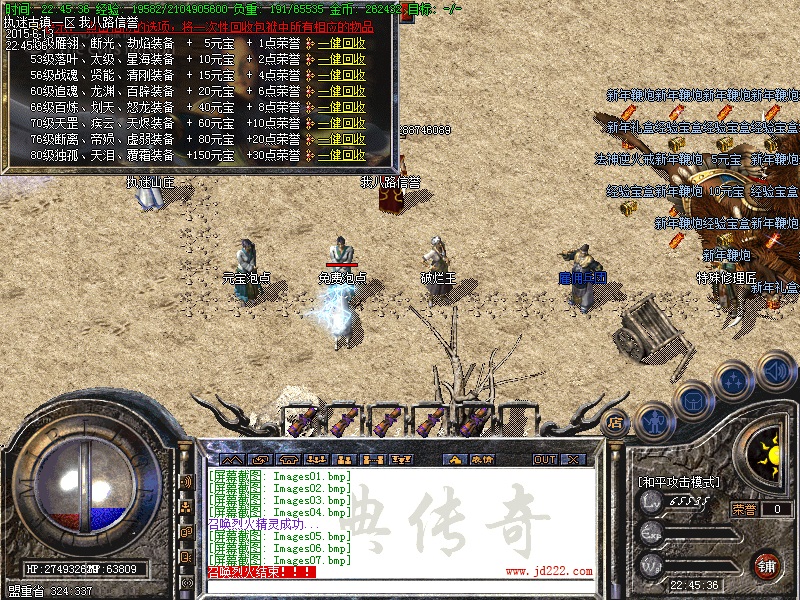The image size is (800, 600).
Task: Close the game using the X button
Action: tap(574, 460)
